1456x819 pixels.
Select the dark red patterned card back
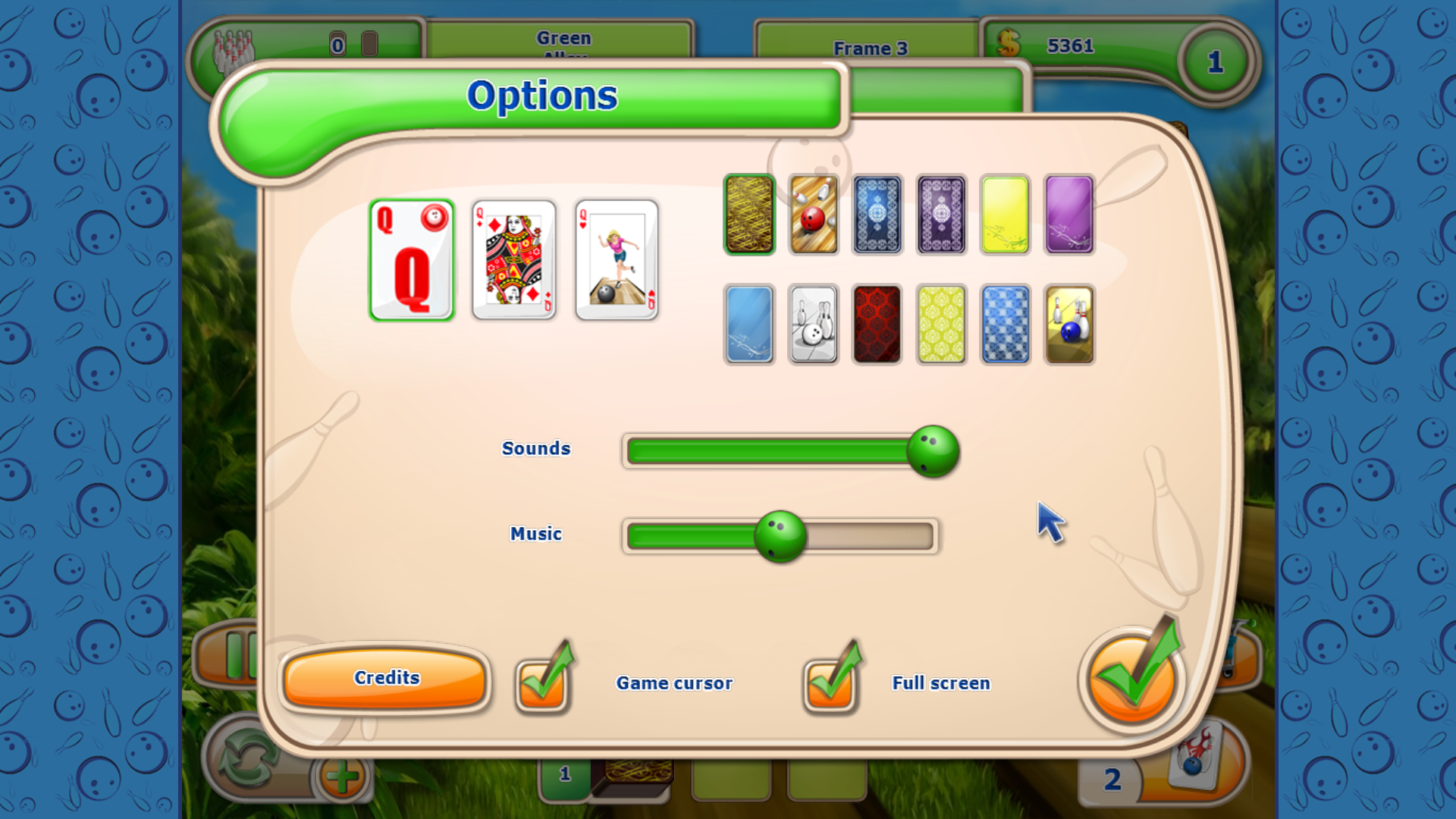coord(877,325)
